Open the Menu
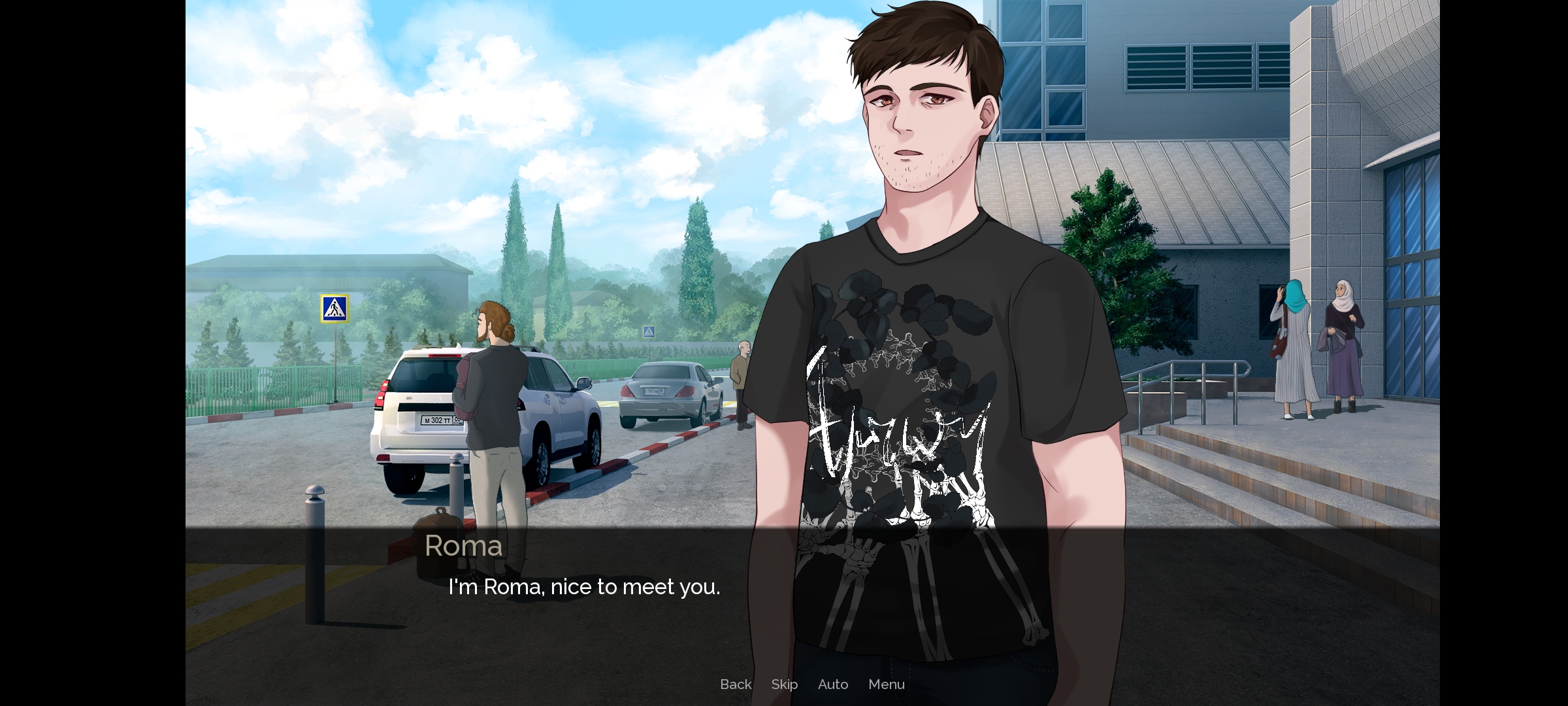Screen dimensions: 1568x706 pos(887,684)
